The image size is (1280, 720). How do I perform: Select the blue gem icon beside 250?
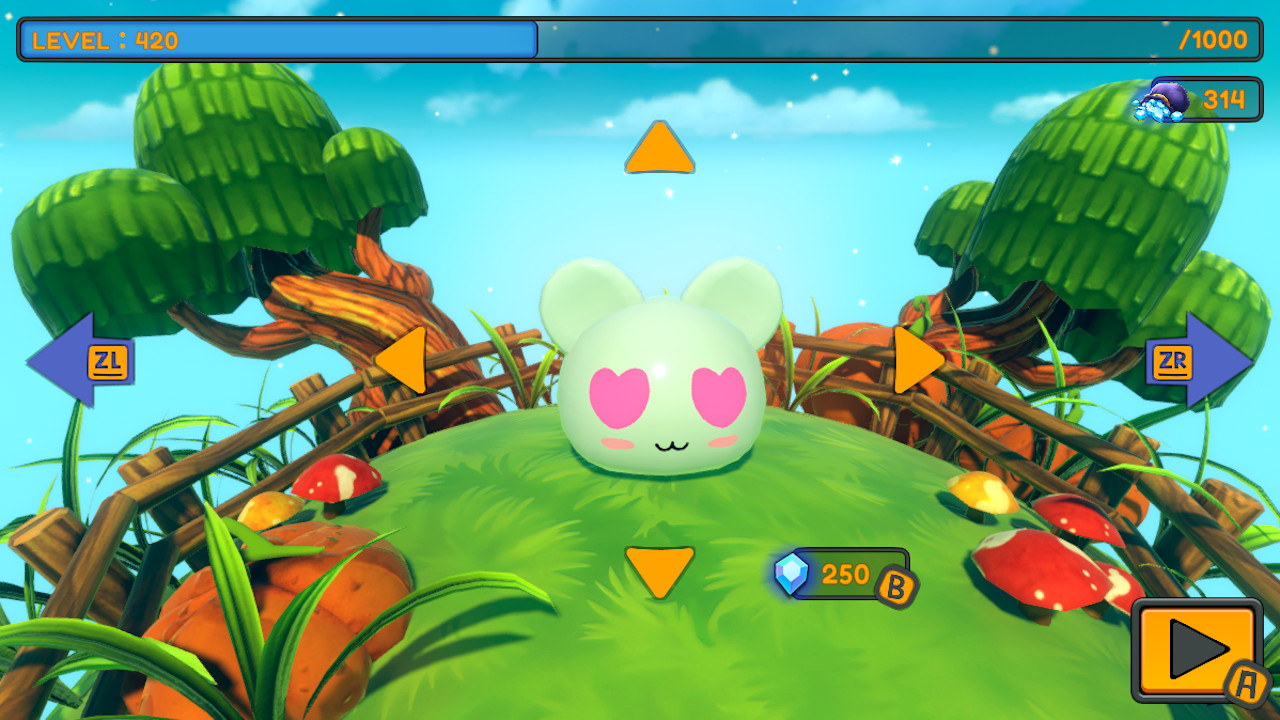pos(795,573)
